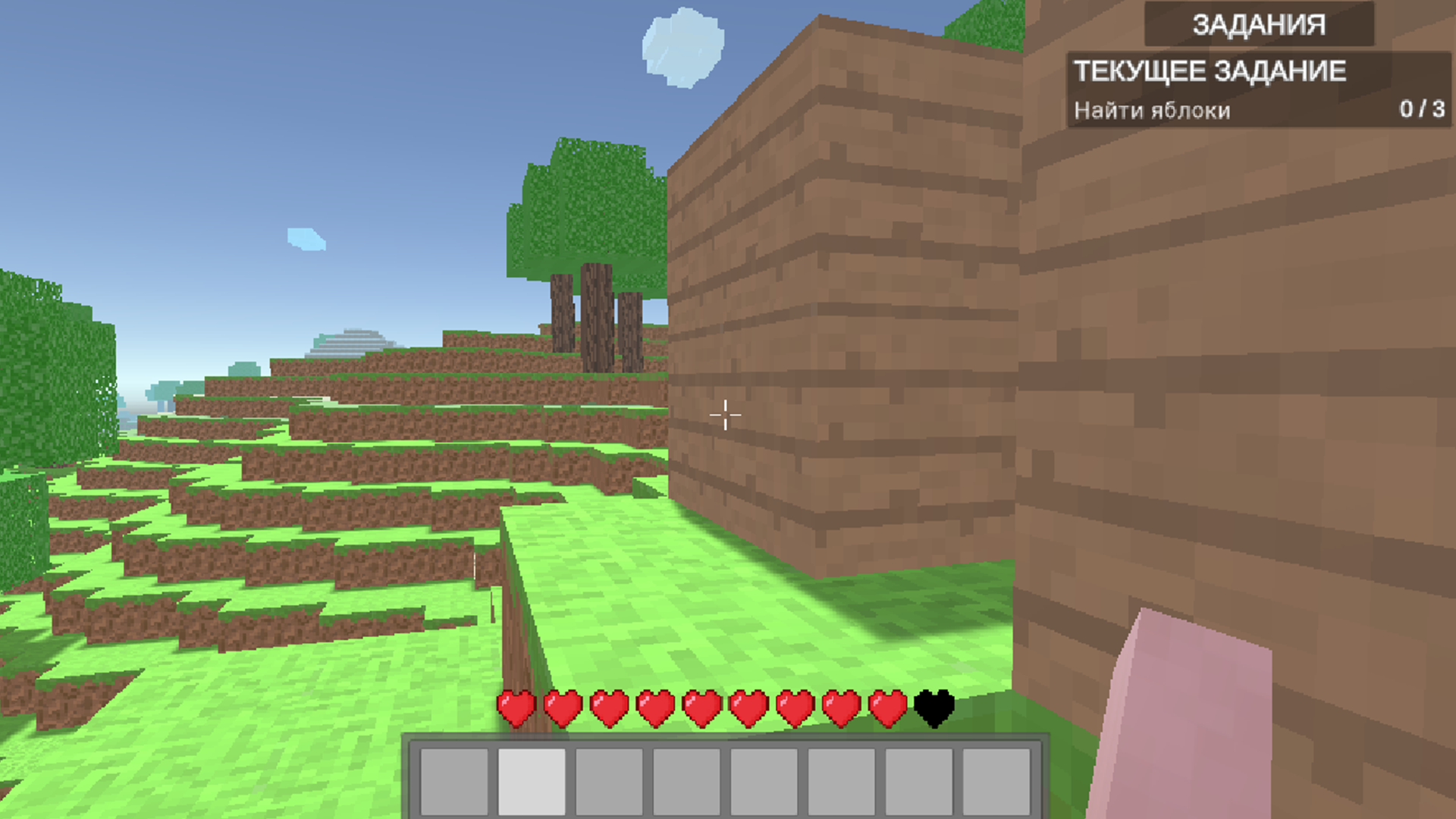Click the crosshair at screen center
Screen dimensions: 1456x819
coord(726,414)
